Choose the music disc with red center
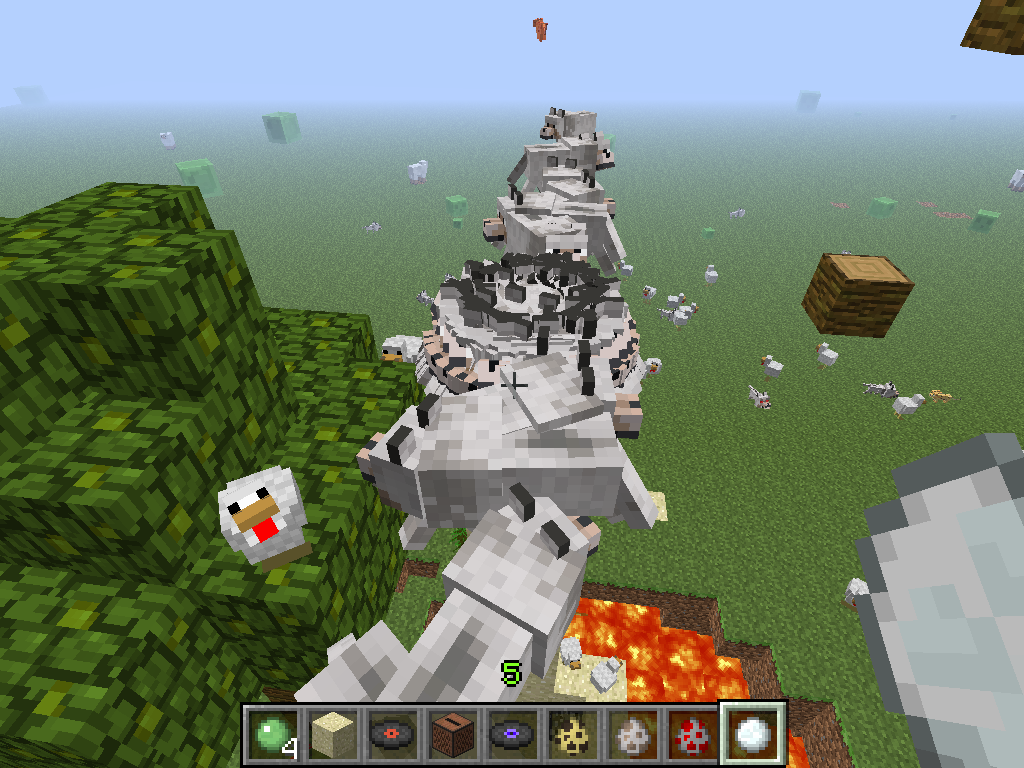Screen dimensions: 1024x768 point(390,732)
